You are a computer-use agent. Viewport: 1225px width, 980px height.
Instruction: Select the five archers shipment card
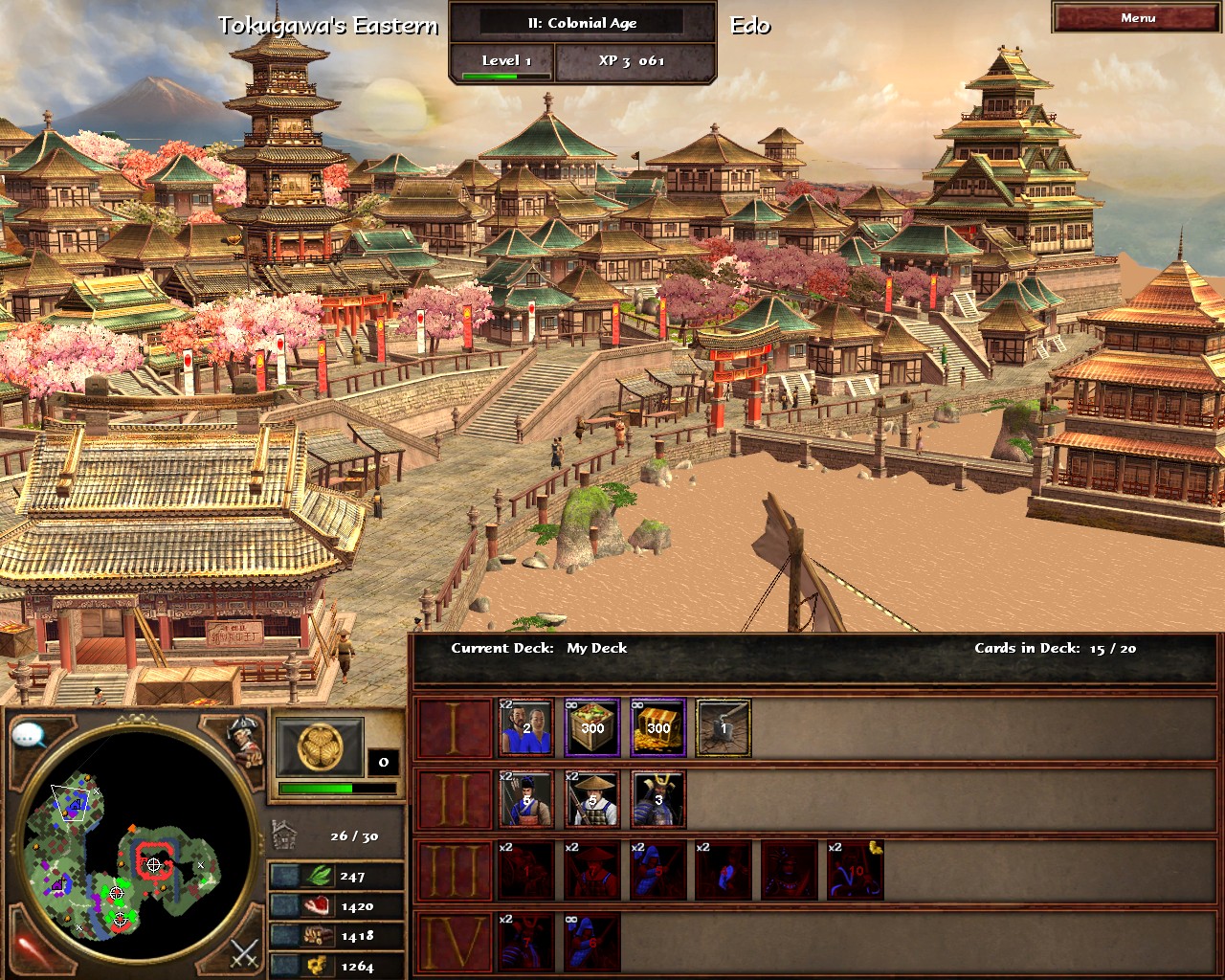[x=525, y=800]
